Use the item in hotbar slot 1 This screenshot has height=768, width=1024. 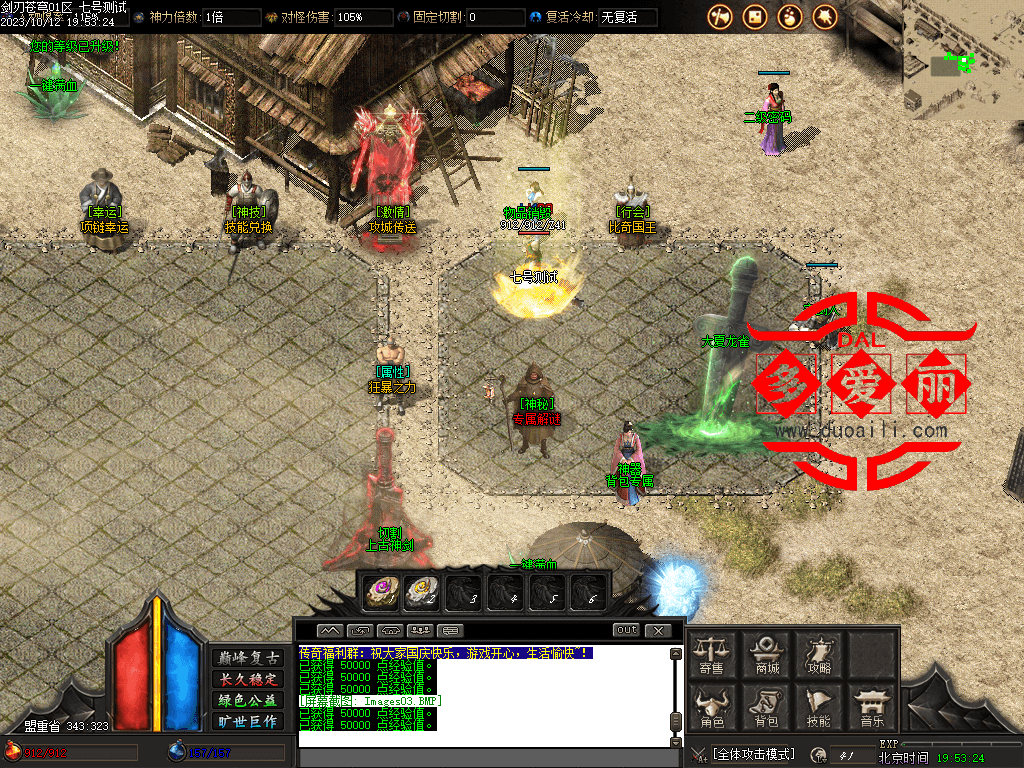pyautogui.click(x=381, y=592)
